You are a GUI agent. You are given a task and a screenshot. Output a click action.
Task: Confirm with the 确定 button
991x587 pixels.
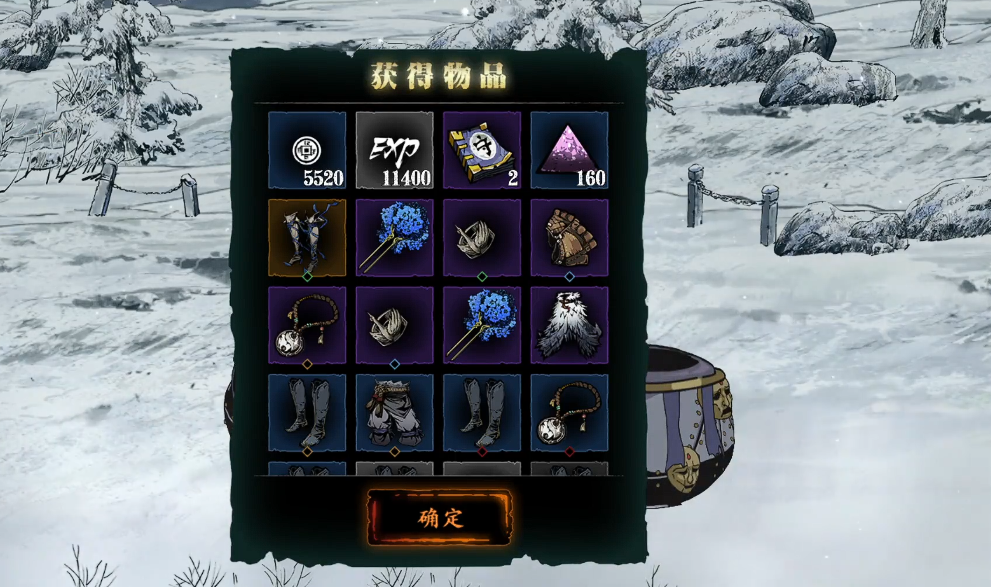tap(440, 517)
